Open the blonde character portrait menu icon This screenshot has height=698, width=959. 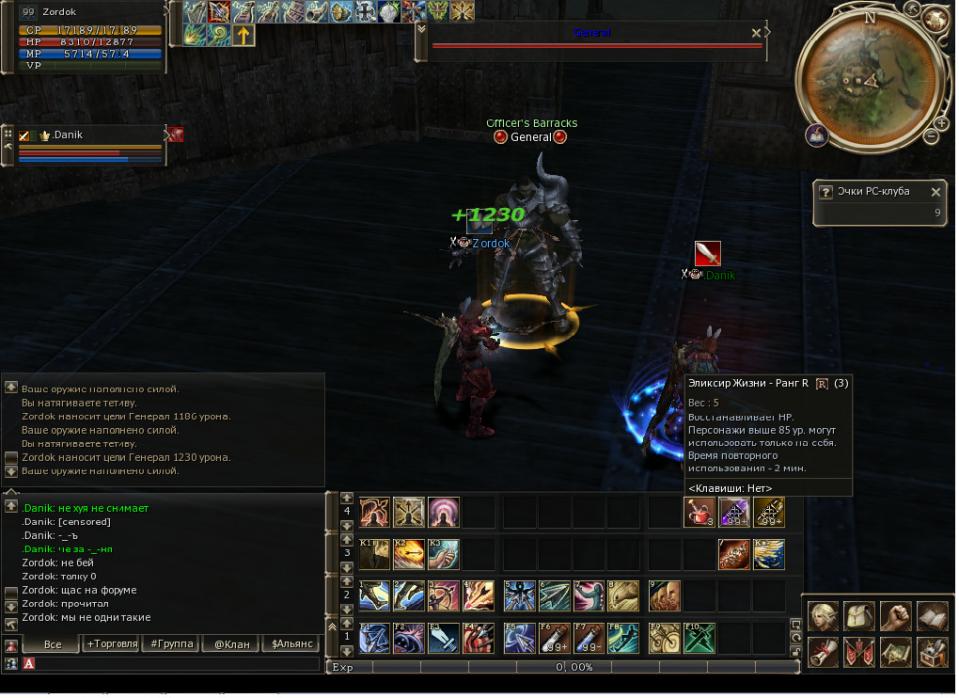pos(823,616)
